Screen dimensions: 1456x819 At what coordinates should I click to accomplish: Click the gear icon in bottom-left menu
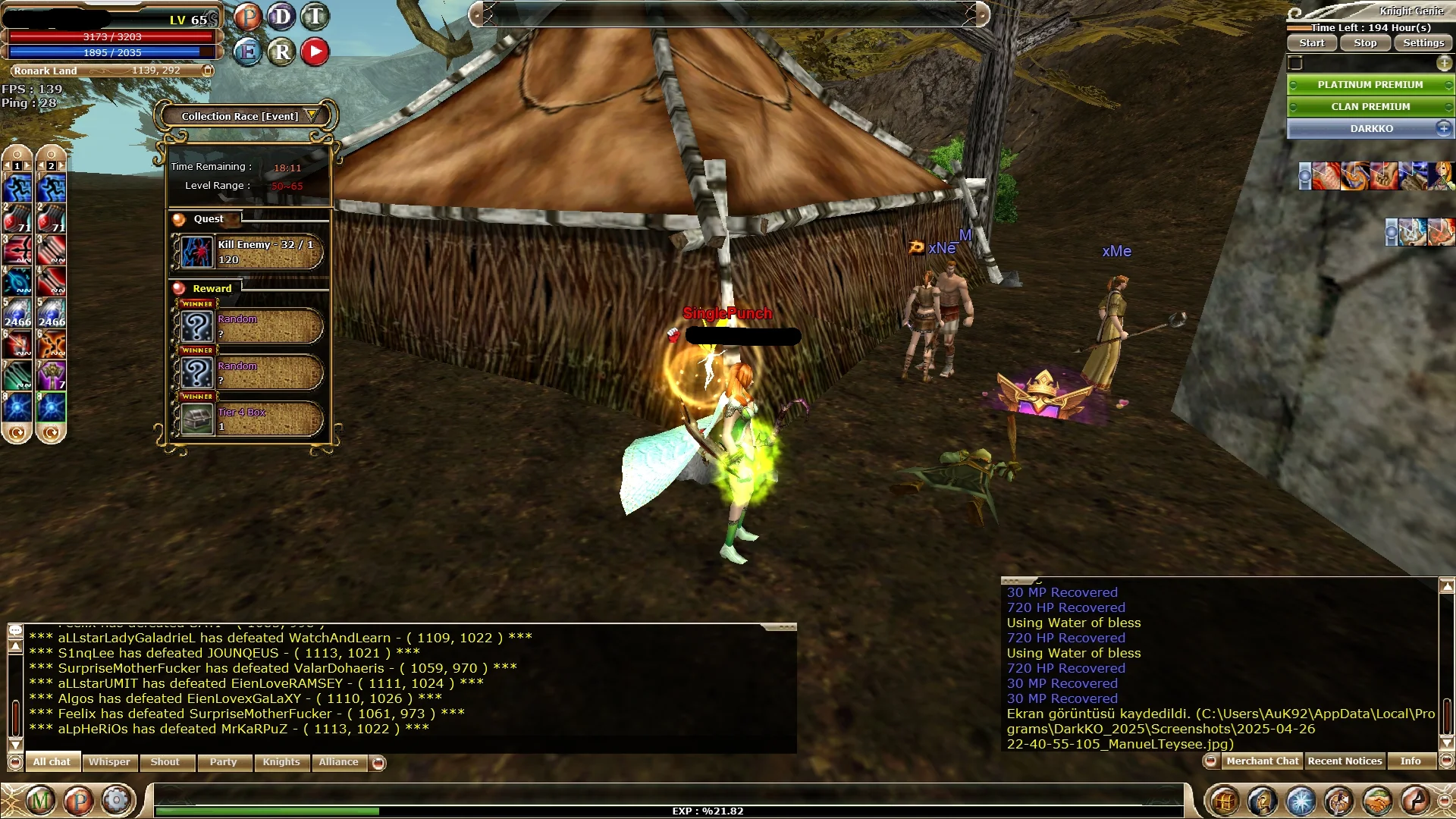click(116, 801)
